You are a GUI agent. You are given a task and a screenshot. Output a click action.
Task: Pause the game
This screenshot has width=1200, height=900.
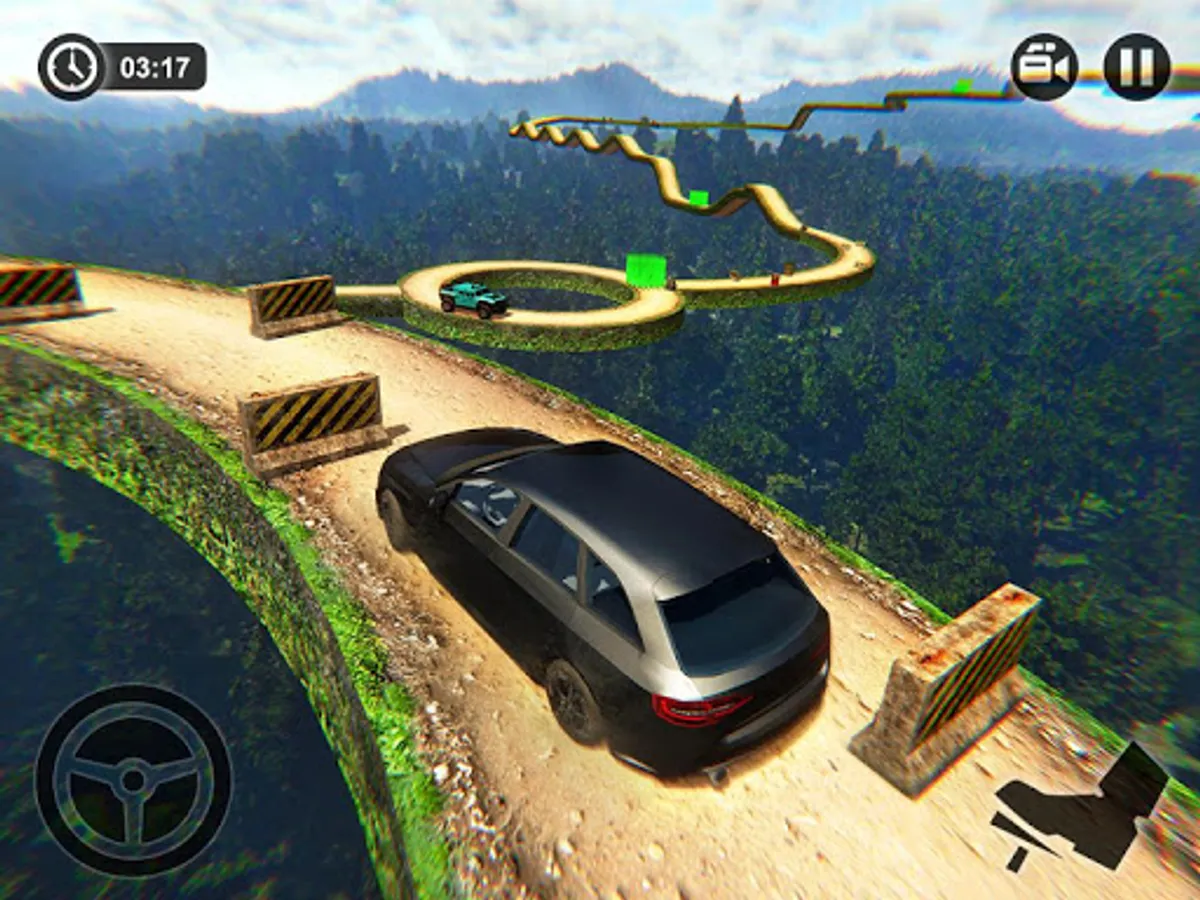tap(1136, 67)
